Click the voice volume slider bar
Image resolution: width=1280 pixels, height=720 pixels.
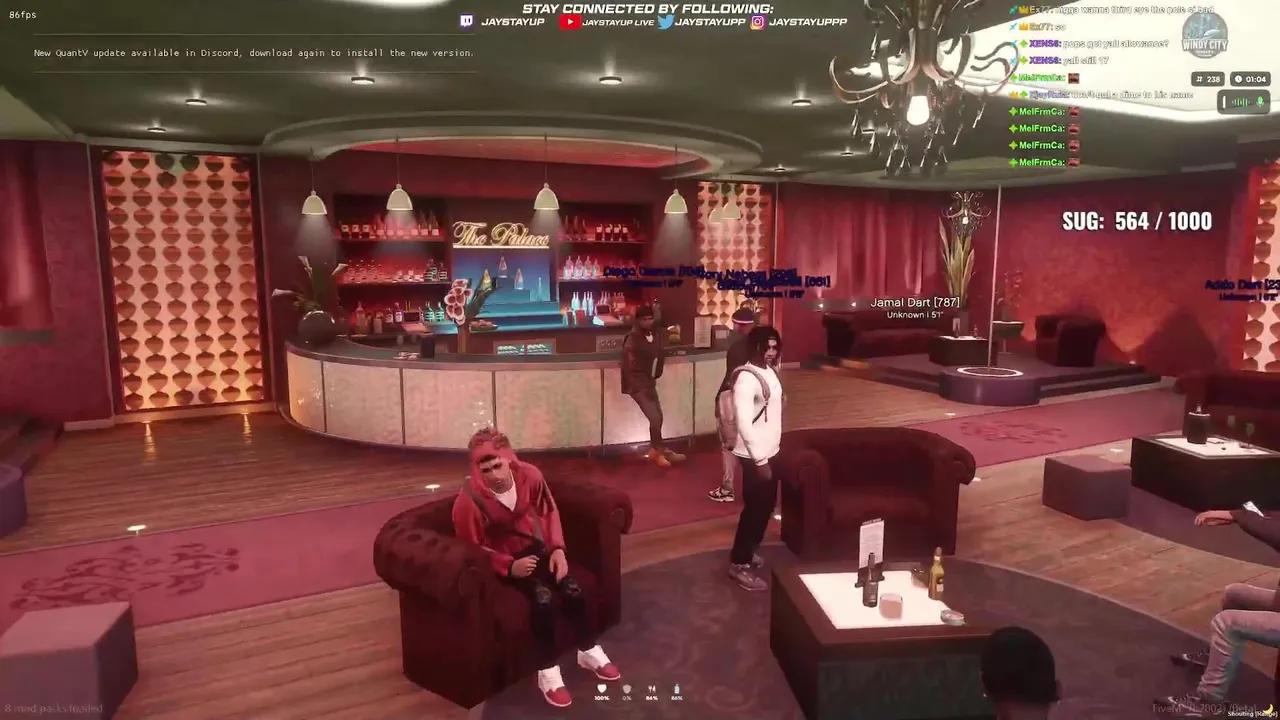click(1224, 101)
